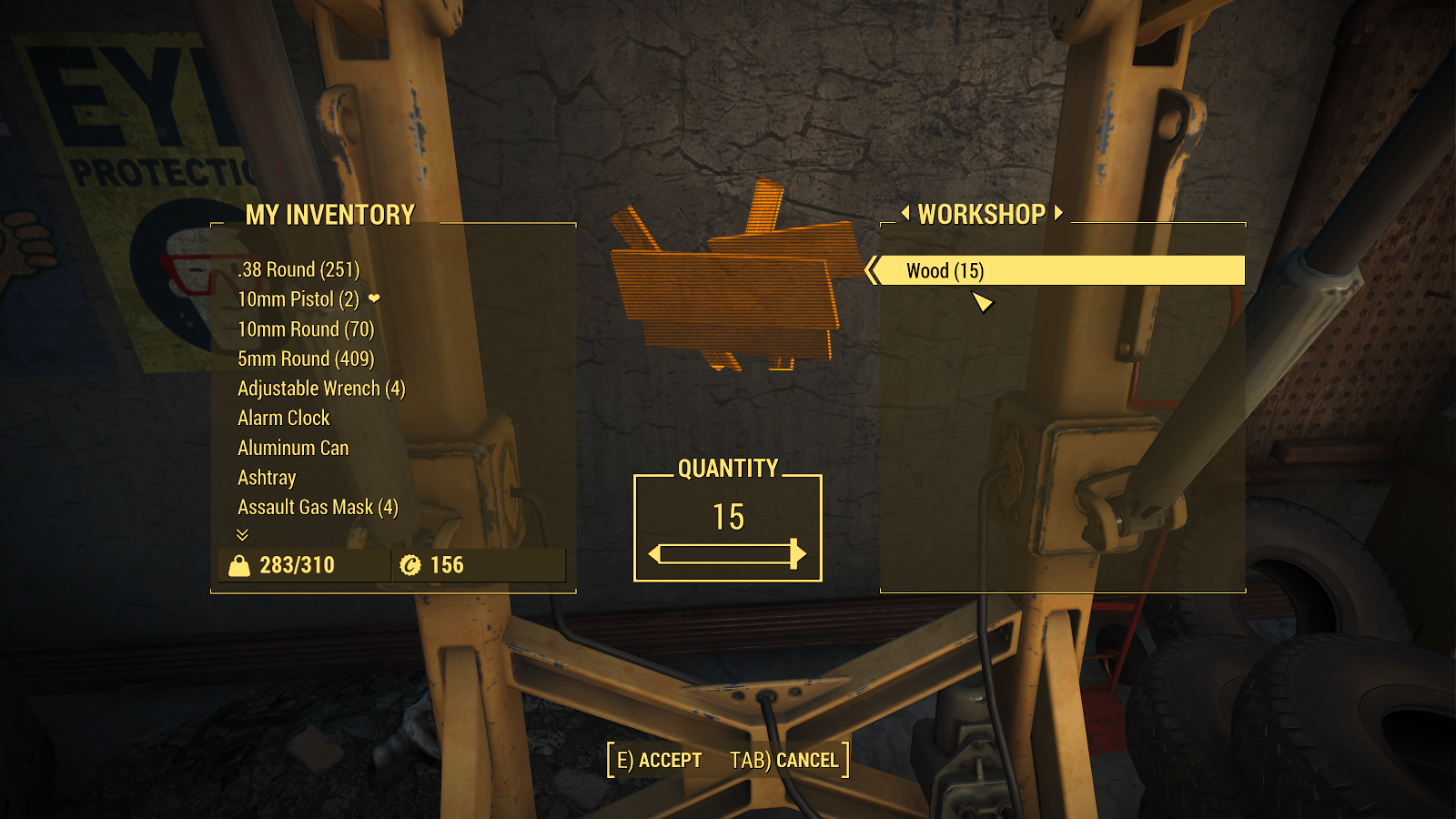The width and height of the screenshot is (1456, 819).
Task: Select the Alarm Clock inventory item
Action: 283,418
